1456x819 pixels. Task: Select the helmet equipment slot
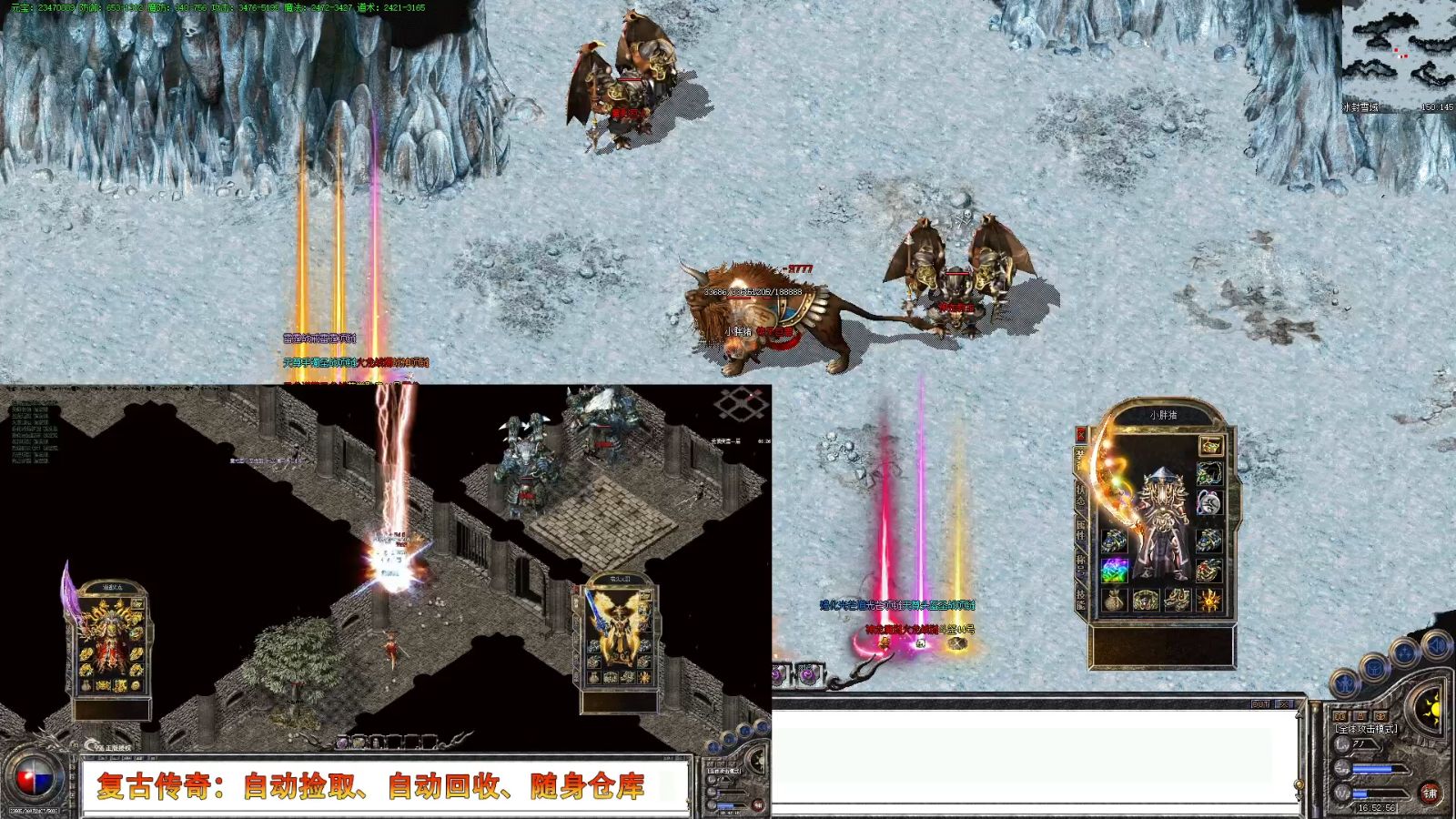(1209, 445)
